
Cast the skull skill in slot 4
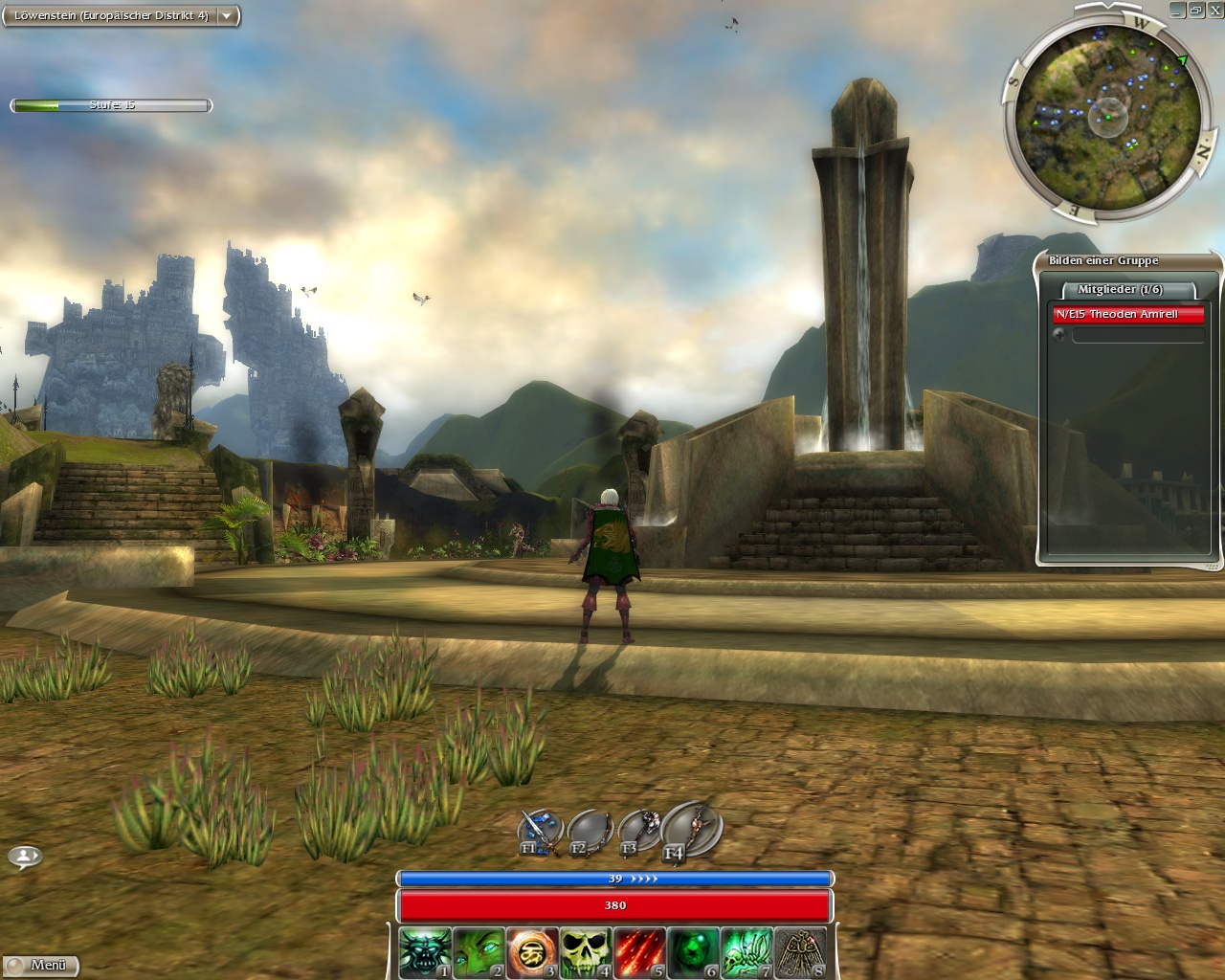click(x=586, y=952)
